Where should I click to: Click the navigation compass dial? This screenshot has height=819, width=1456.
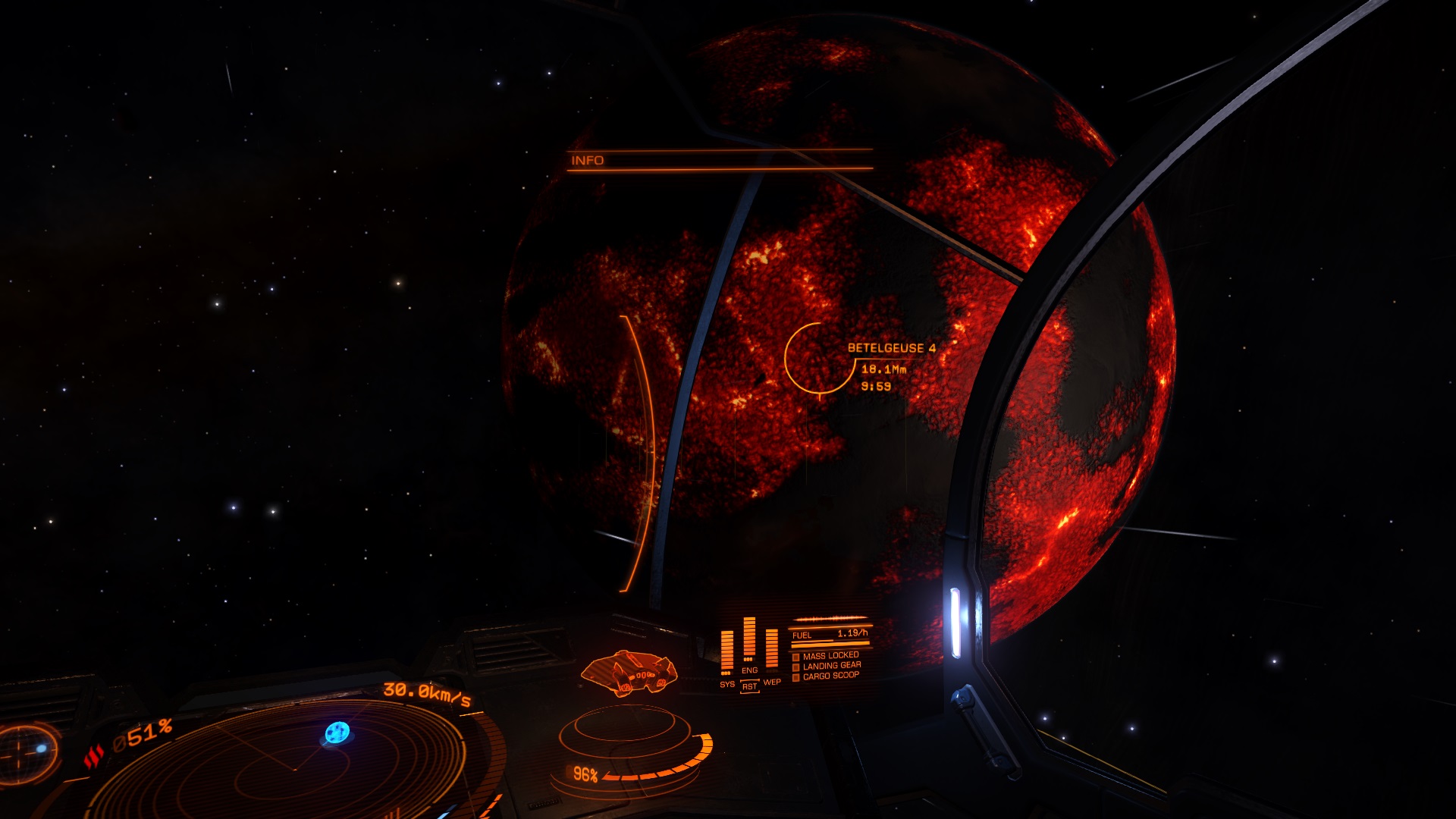[27, 751]
